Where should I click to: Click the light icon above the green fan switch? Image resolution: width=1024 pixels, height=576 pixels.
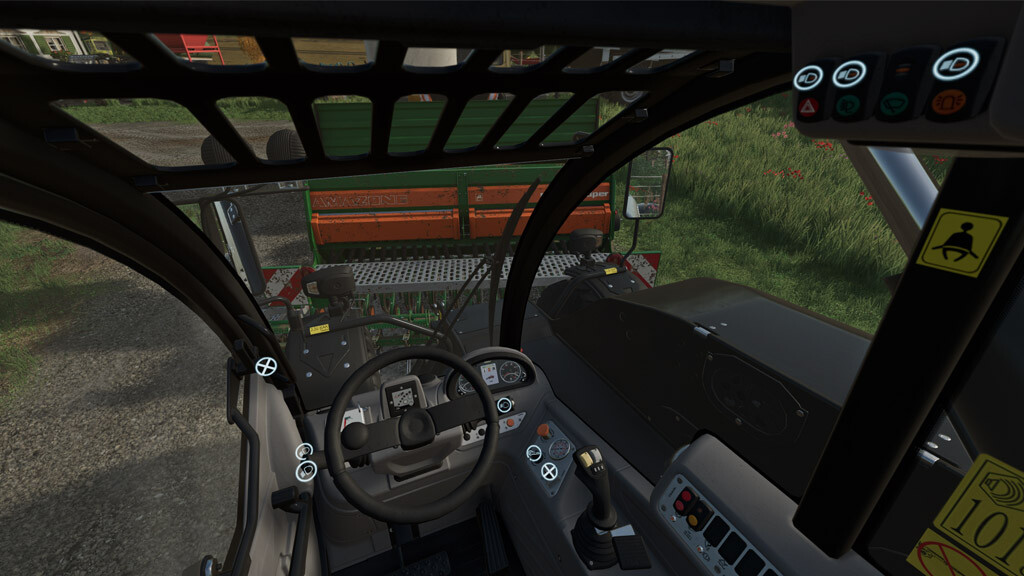849,73
